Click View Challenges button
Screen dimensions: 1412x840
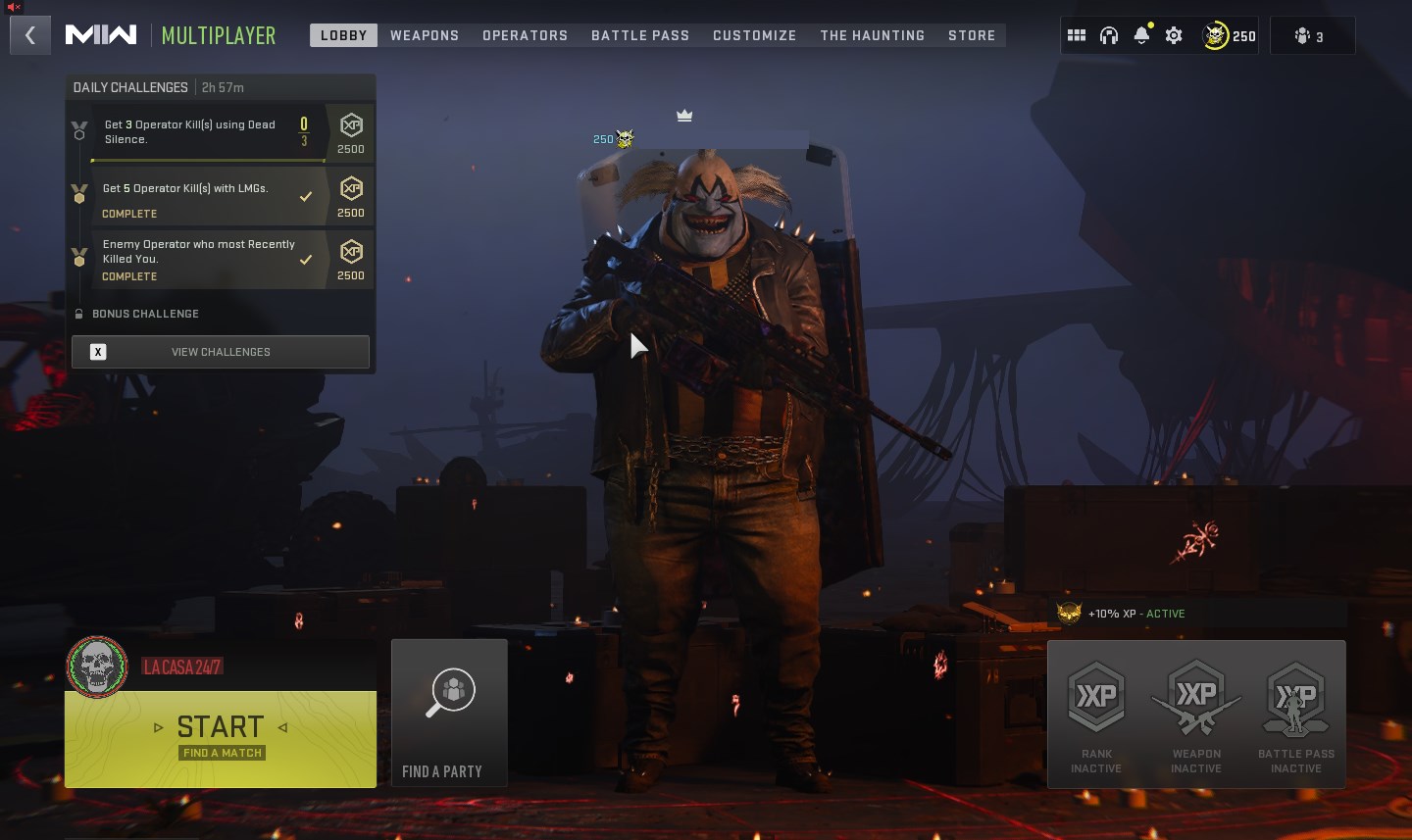click(221, 352)
